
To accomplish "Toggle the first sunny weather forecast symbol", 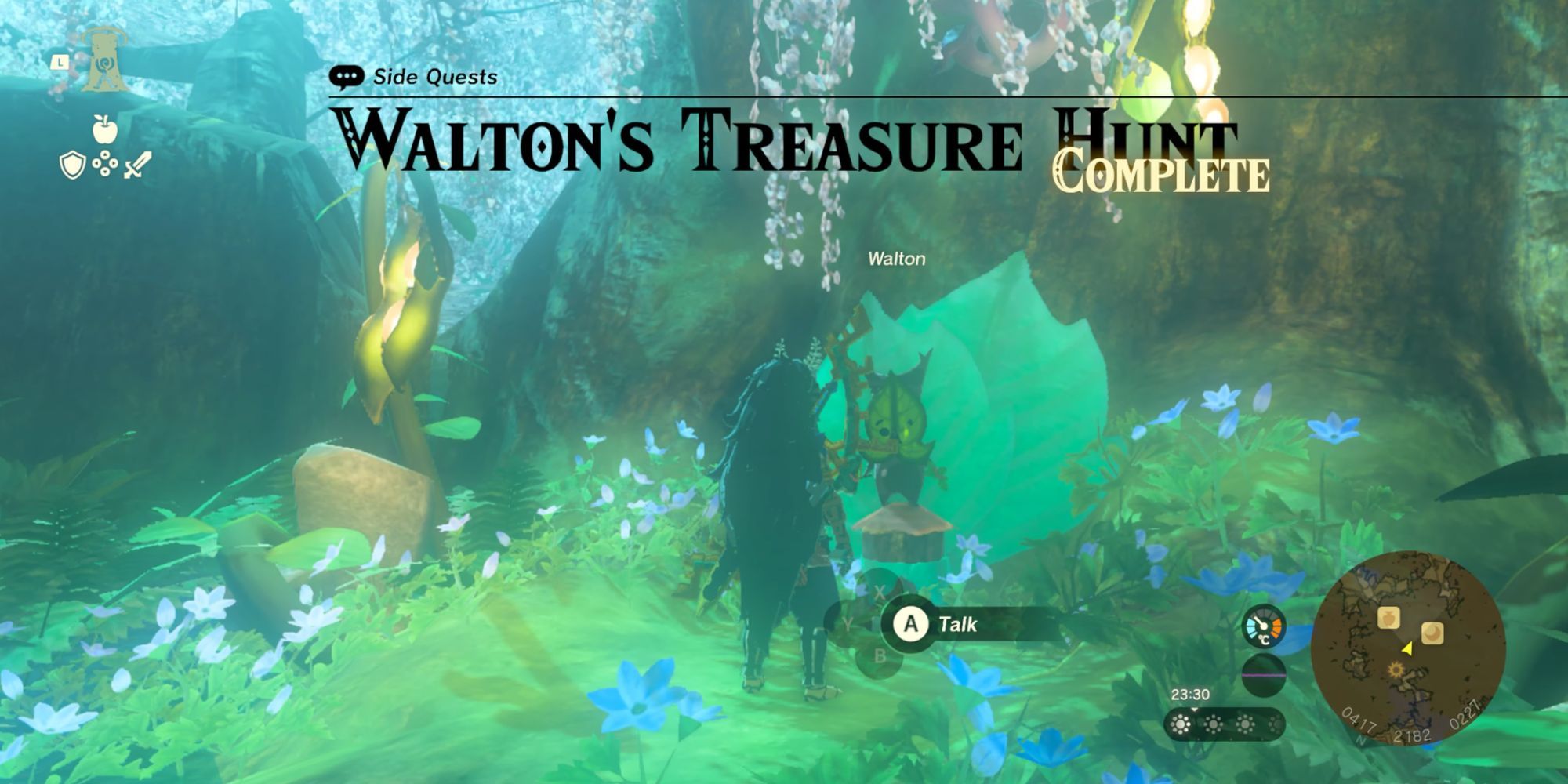I will [1181, 724].
